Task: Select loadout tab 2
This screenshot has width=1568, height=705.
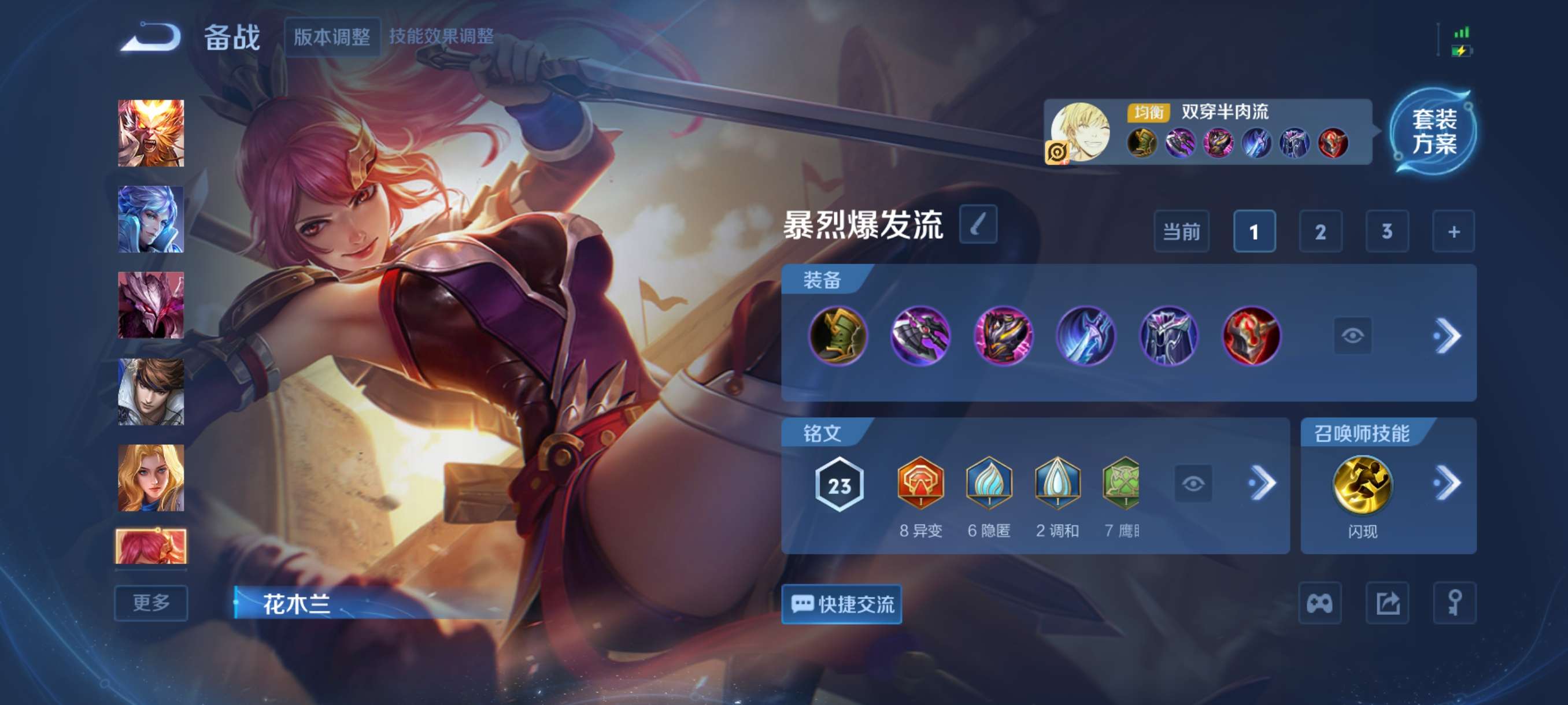Action: (x=1321, y=232)
